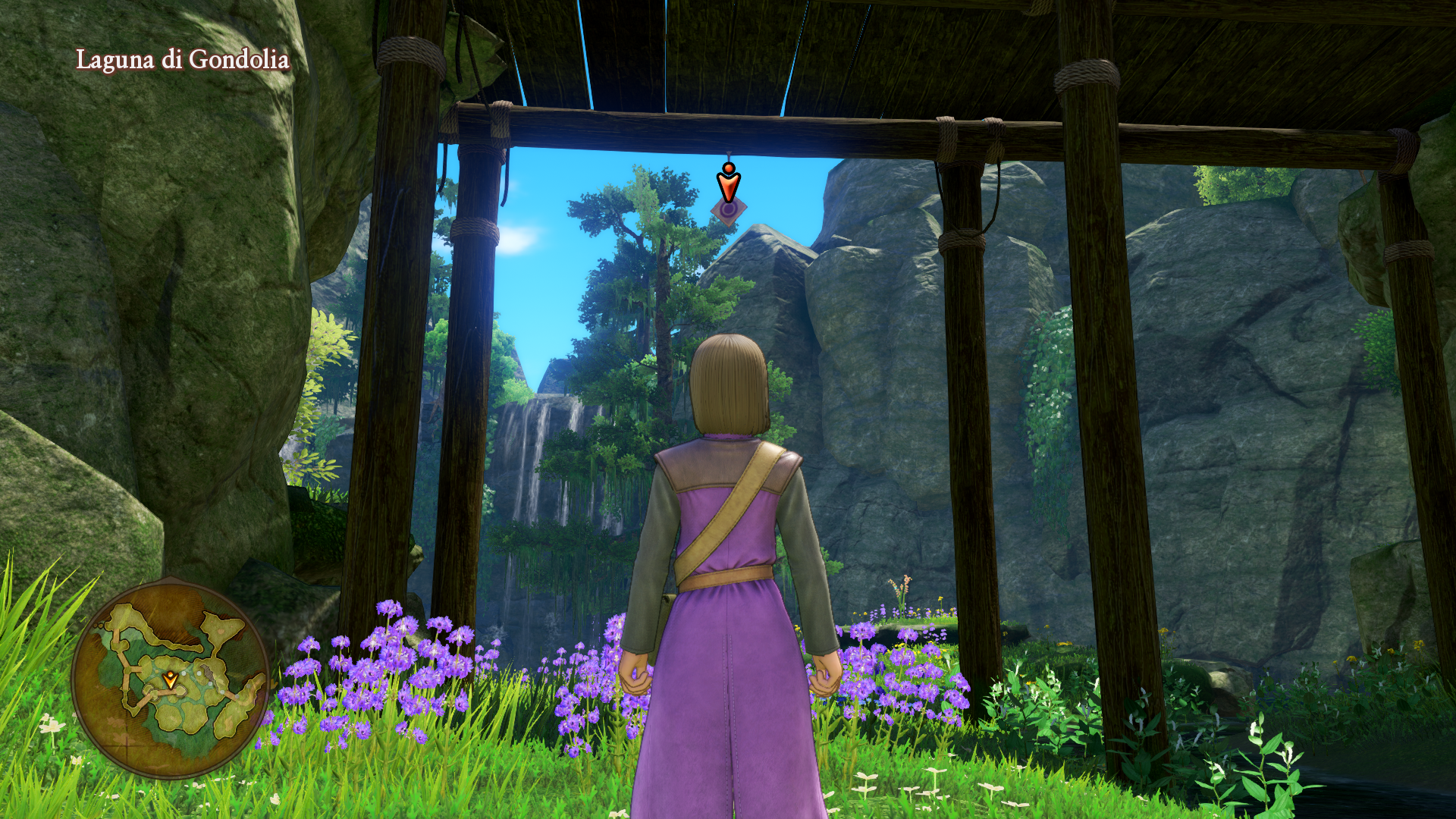Click the player arrow on the minimap
The height and width of the screenshot is (819, 1456).
pos(171,679)
